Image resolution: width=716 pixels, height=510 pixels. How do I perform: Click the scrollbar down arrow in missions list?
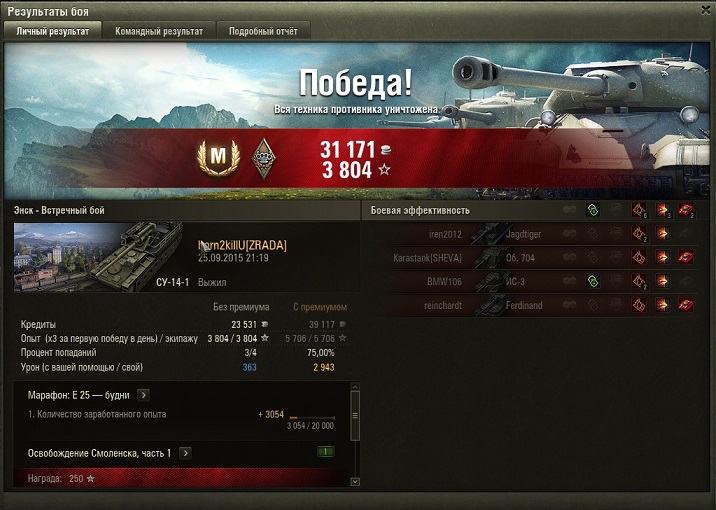[x=354, y=481]
